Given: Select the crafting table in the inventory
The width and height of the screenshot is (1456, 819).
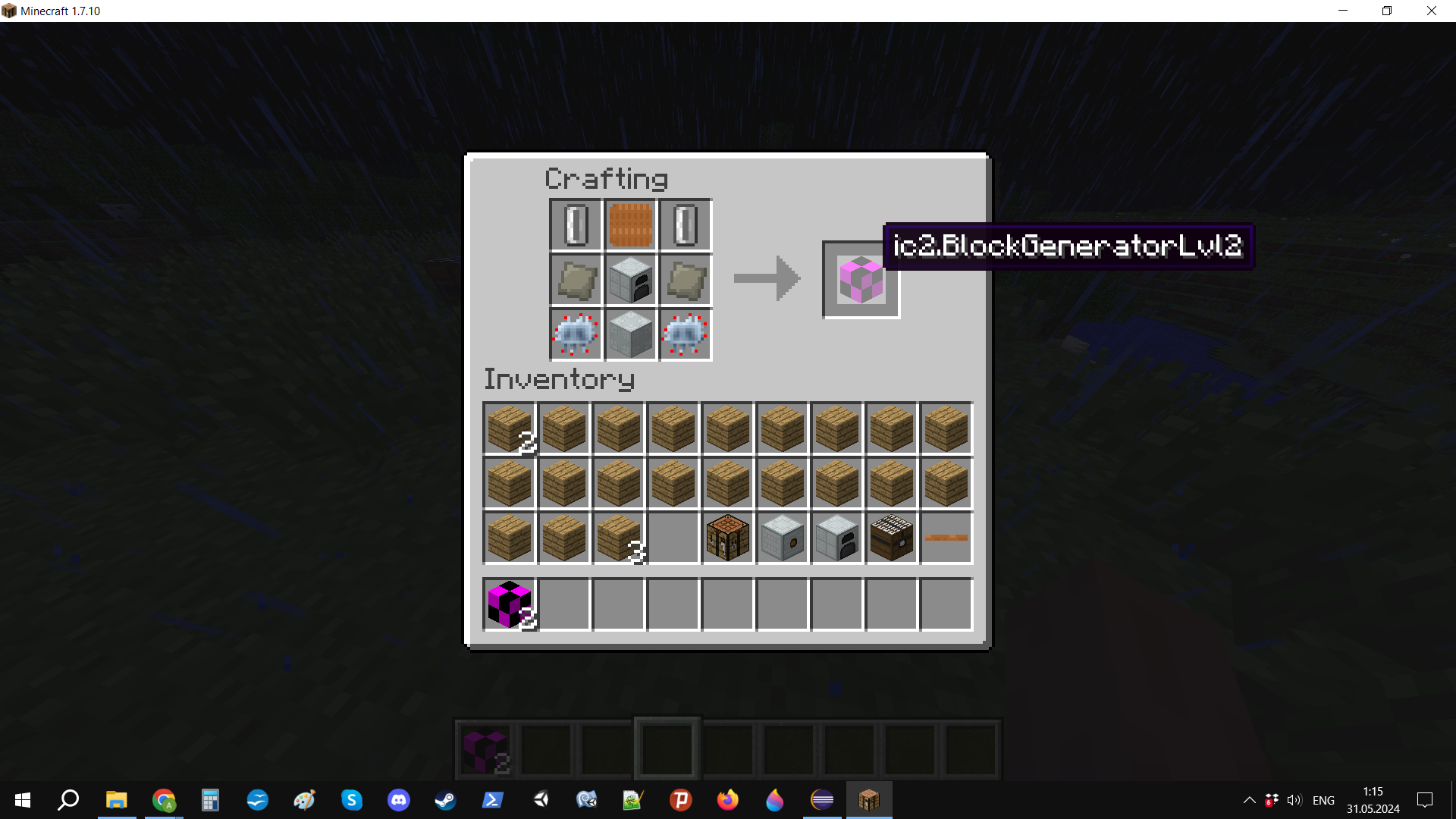Looking at the screenshot, I should point(727,538).
